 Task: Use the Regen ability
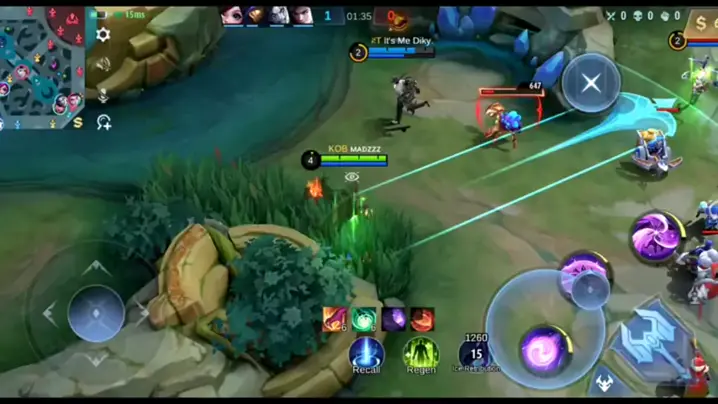(x=421, y=353)
